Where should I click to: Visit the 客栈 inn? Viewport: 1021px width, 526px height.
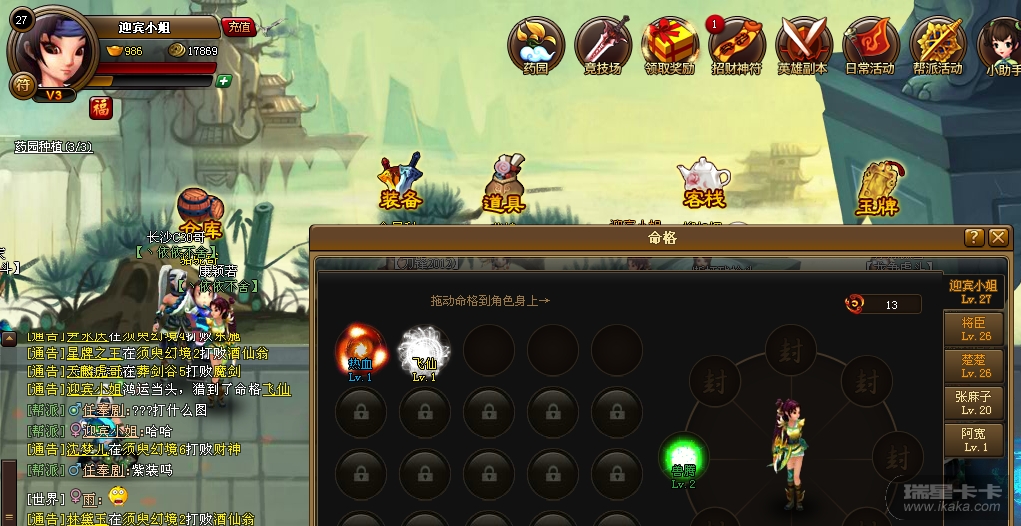pos(703,185)
